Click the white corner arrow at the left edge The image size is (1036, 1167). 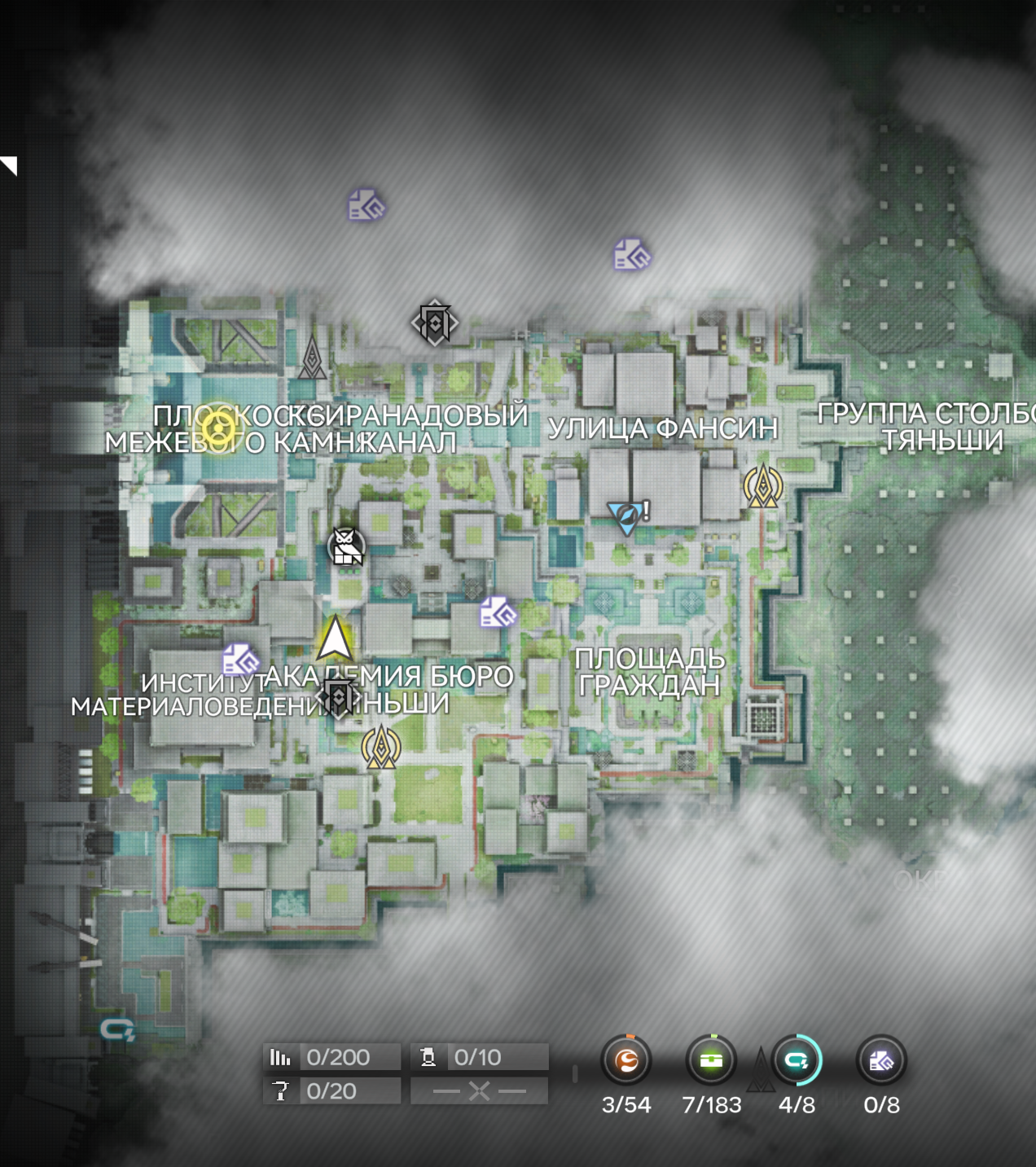point(9,165)
